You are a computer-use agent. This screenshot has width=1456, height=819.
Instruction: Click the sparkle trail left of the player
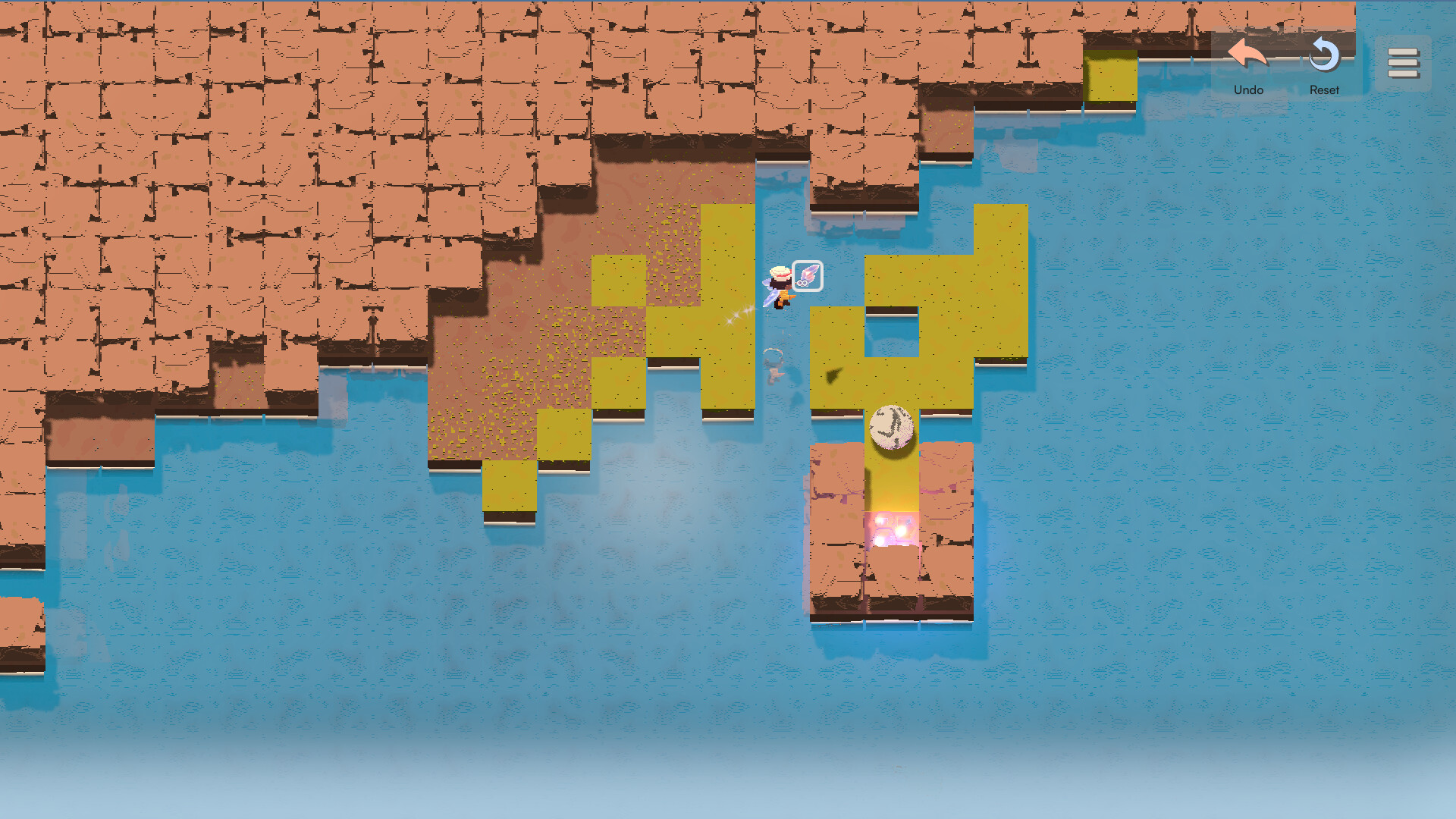(x=736, y=315)
